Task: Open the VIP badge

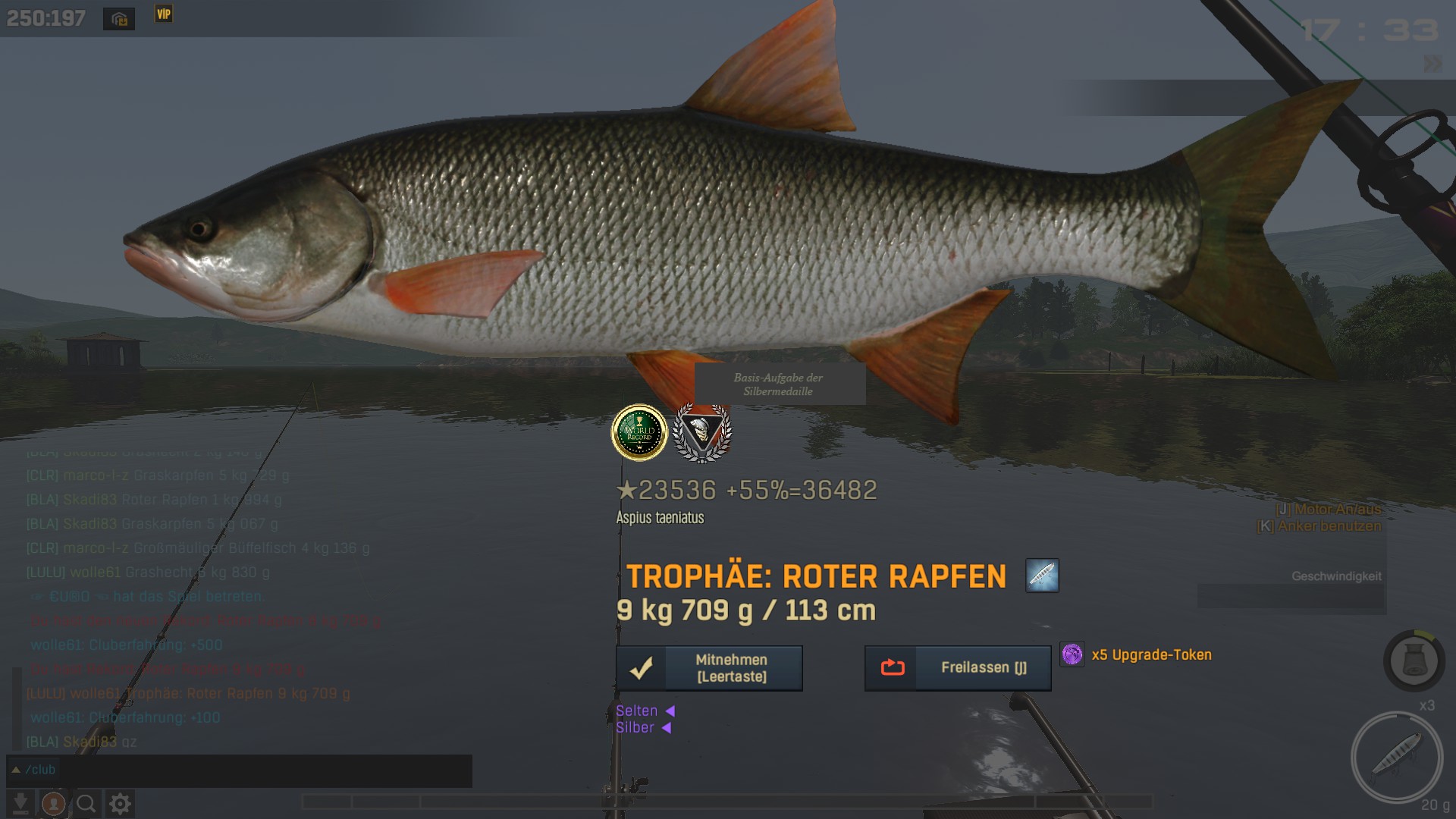Action: tap(164, 14)
